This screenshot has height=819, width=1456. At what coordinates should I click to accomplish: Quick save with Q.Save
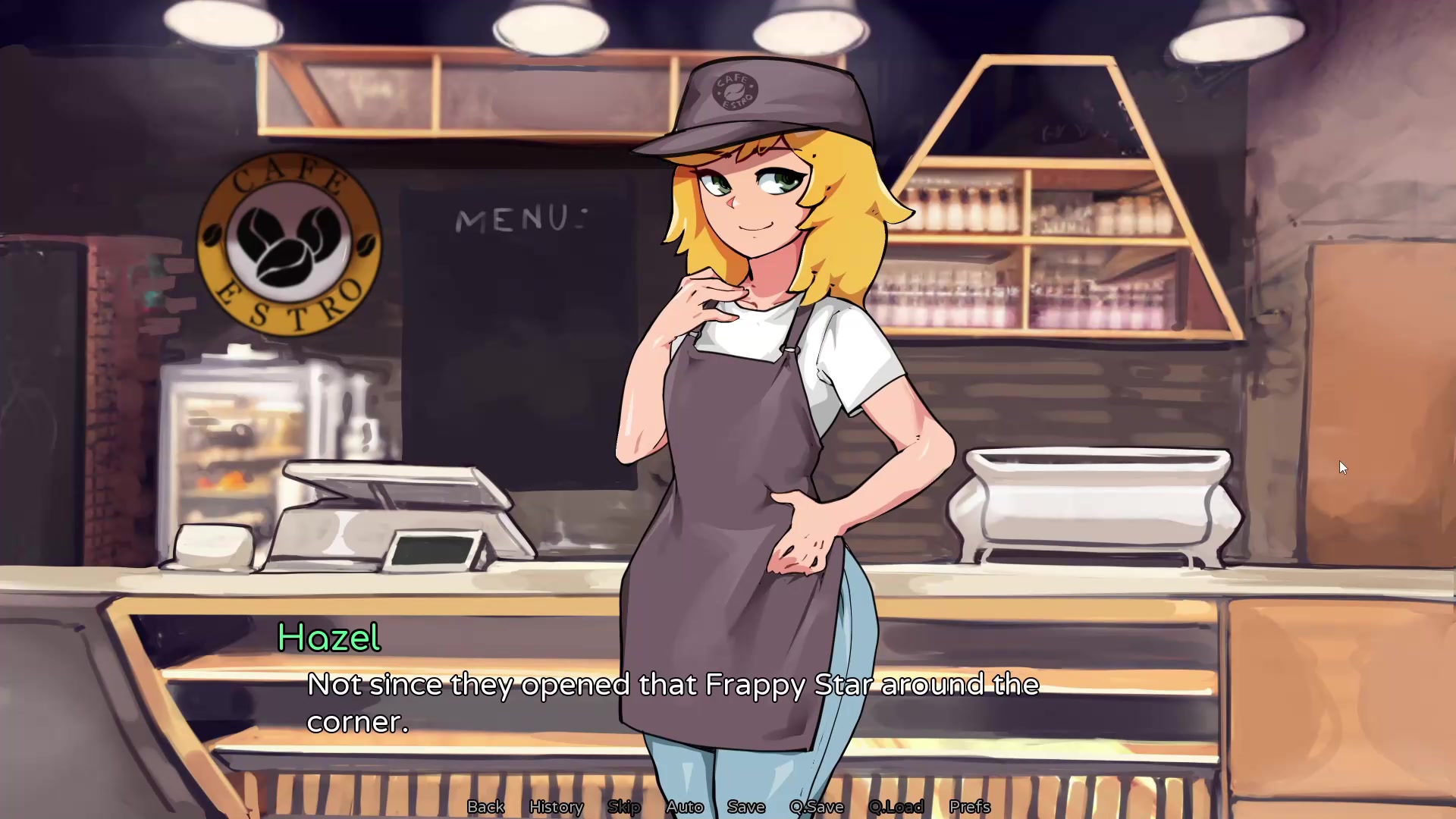(x=817, y=807)
